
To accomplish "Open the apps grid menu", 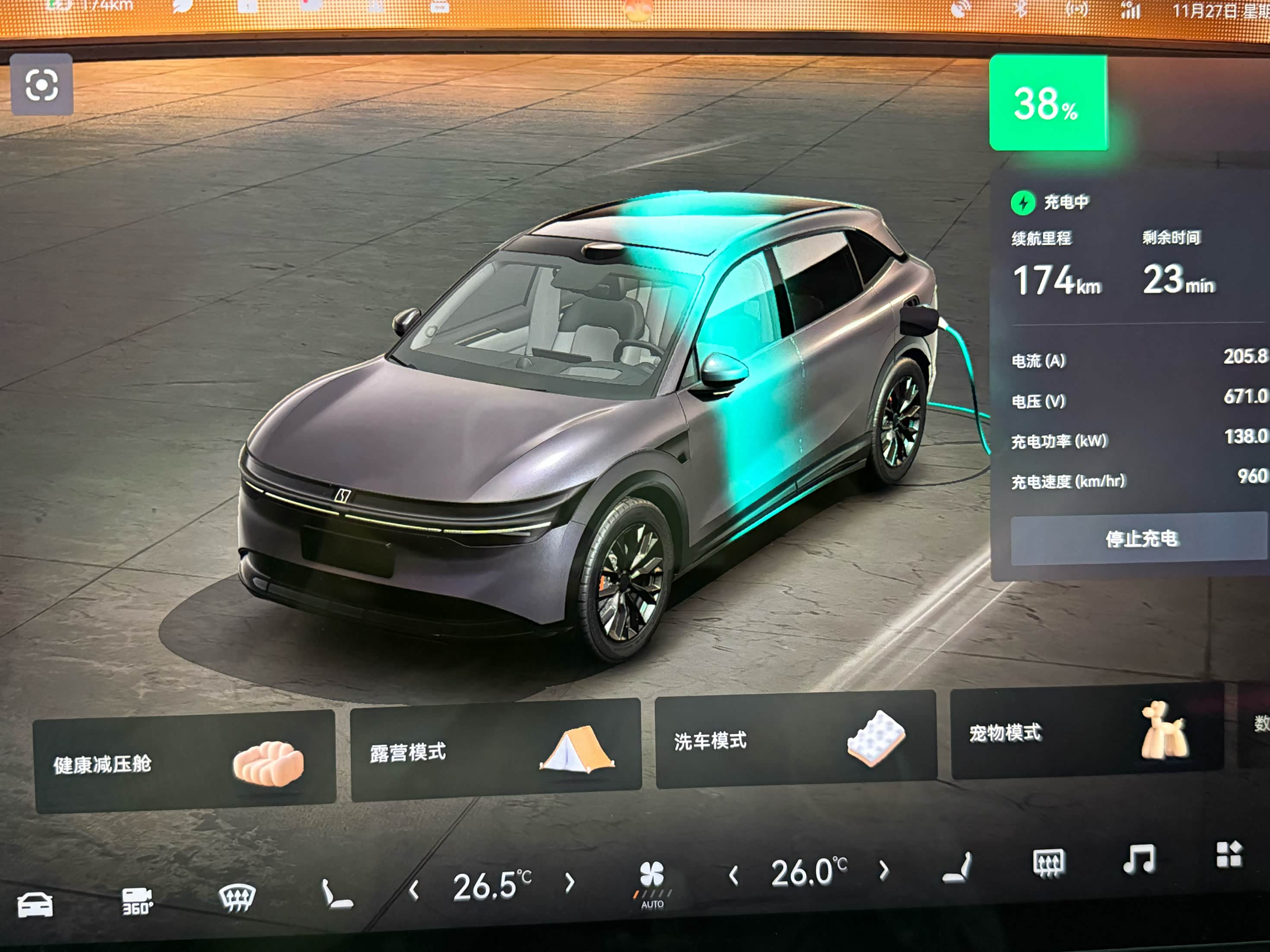I will click(1229, 854).
